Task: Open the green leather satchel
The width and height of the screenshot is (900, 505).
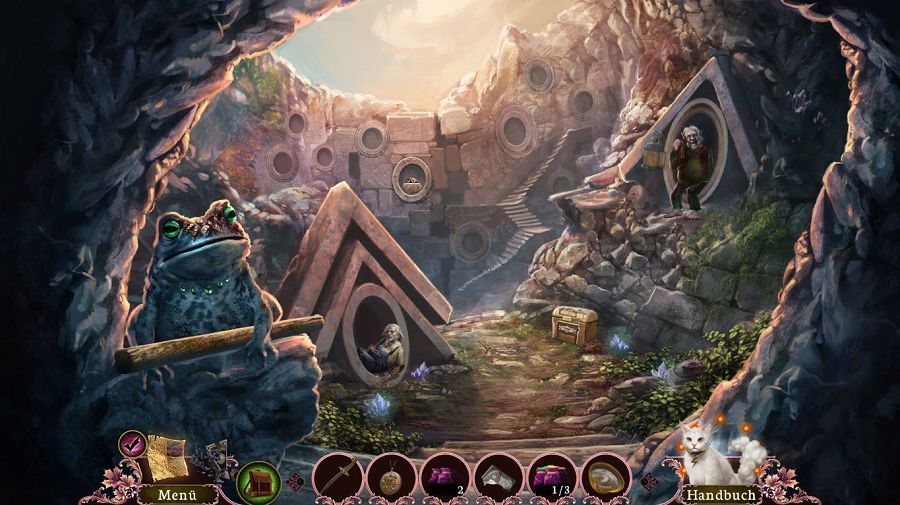Action: [259, 481]
